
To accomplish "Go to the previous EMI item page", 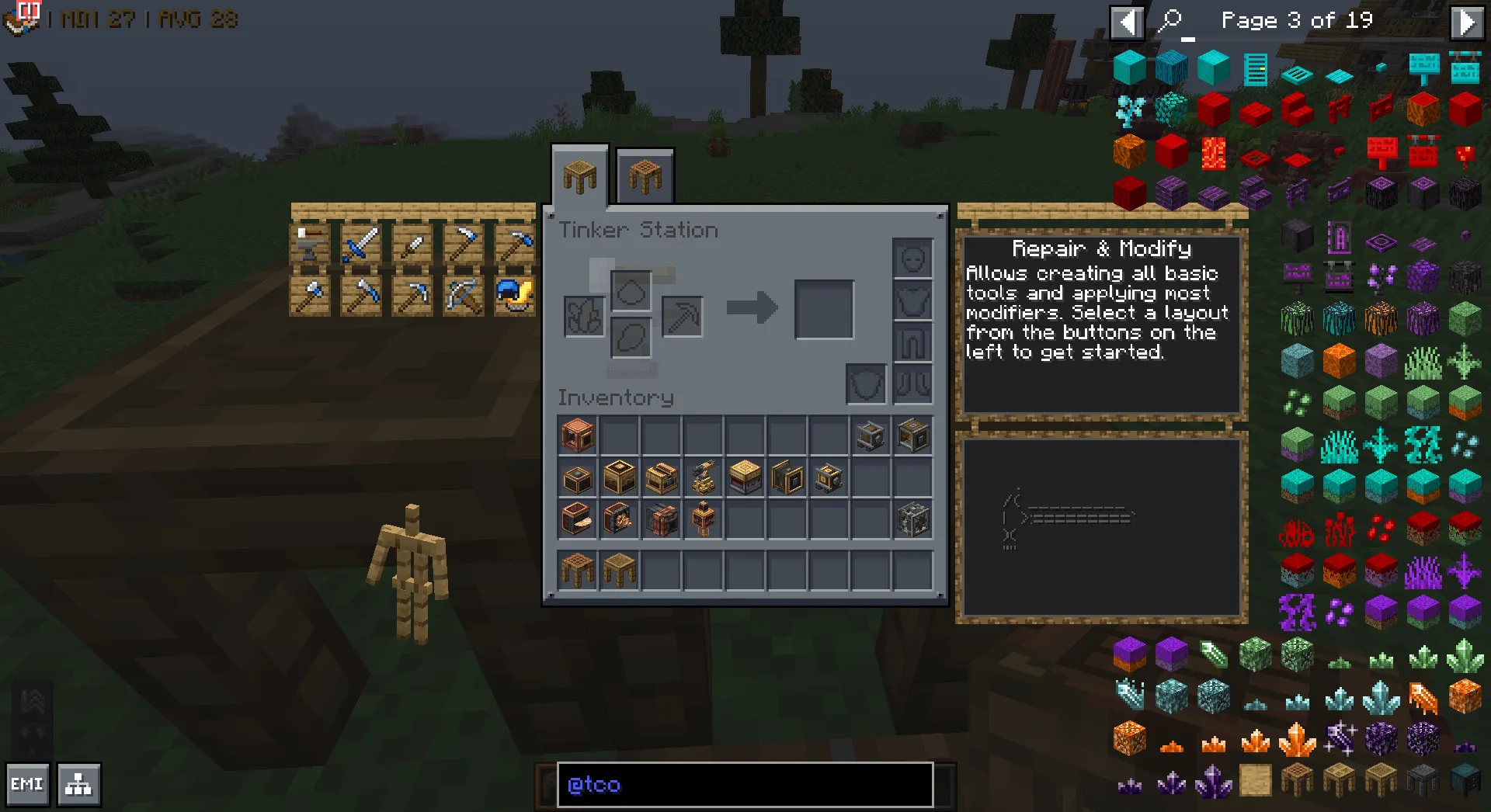I will pyautogui.click(x=1127, y=22).
